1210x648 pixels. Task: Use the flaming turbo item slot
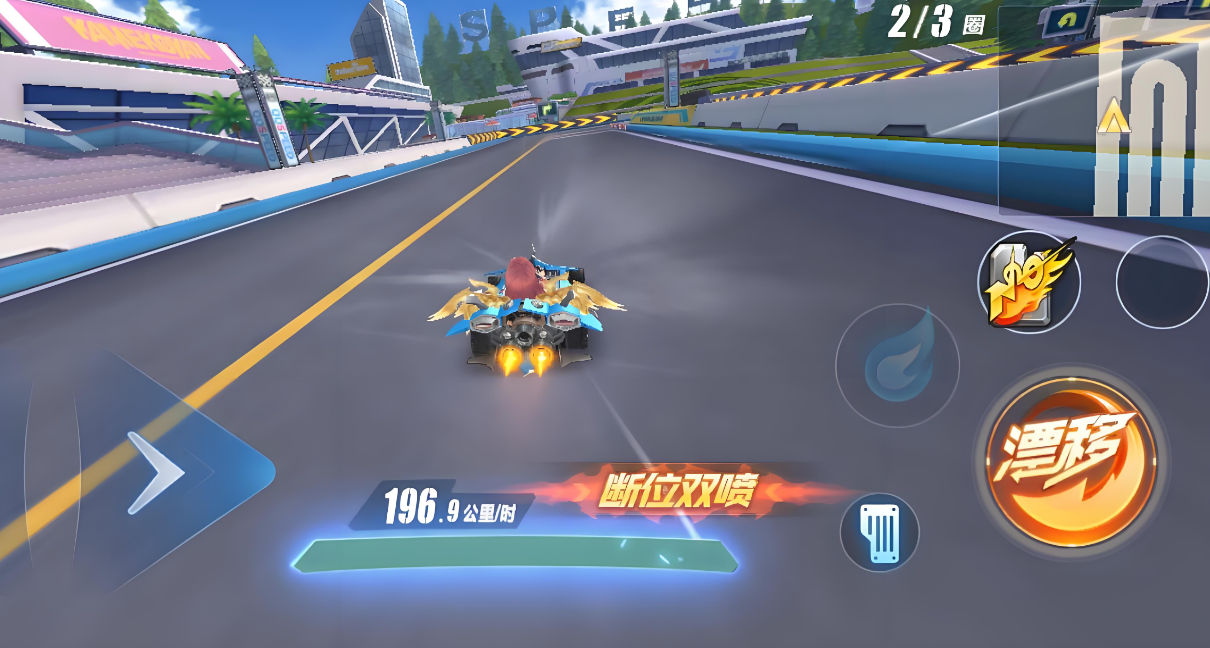pyautogui.click(x=1028, y=283)
